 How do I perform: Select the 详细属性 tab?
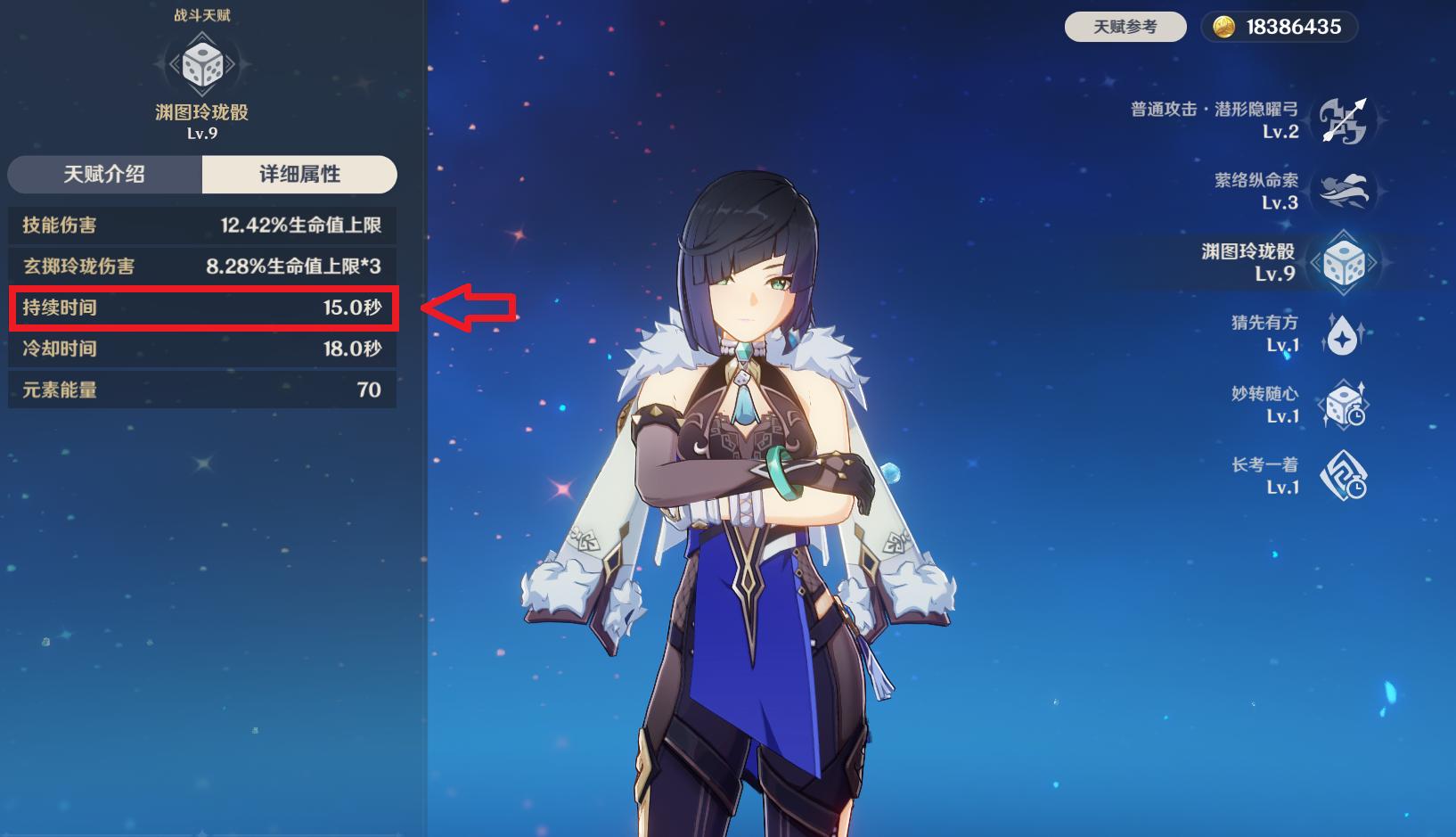coord(300,175)
